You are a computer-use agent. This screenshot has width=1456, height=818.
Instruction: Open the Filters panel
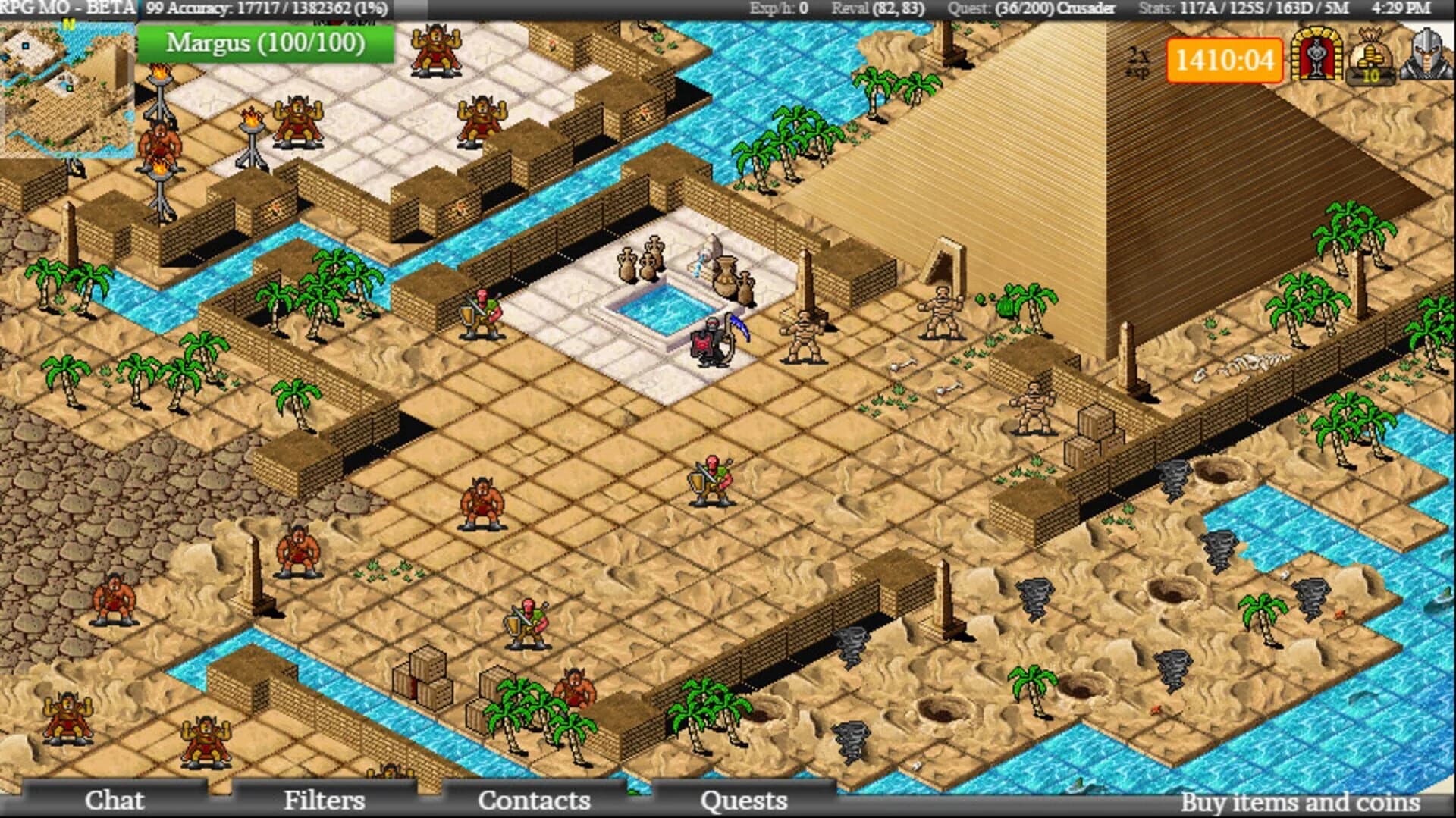pyautogui.click(x=325, y=800)
